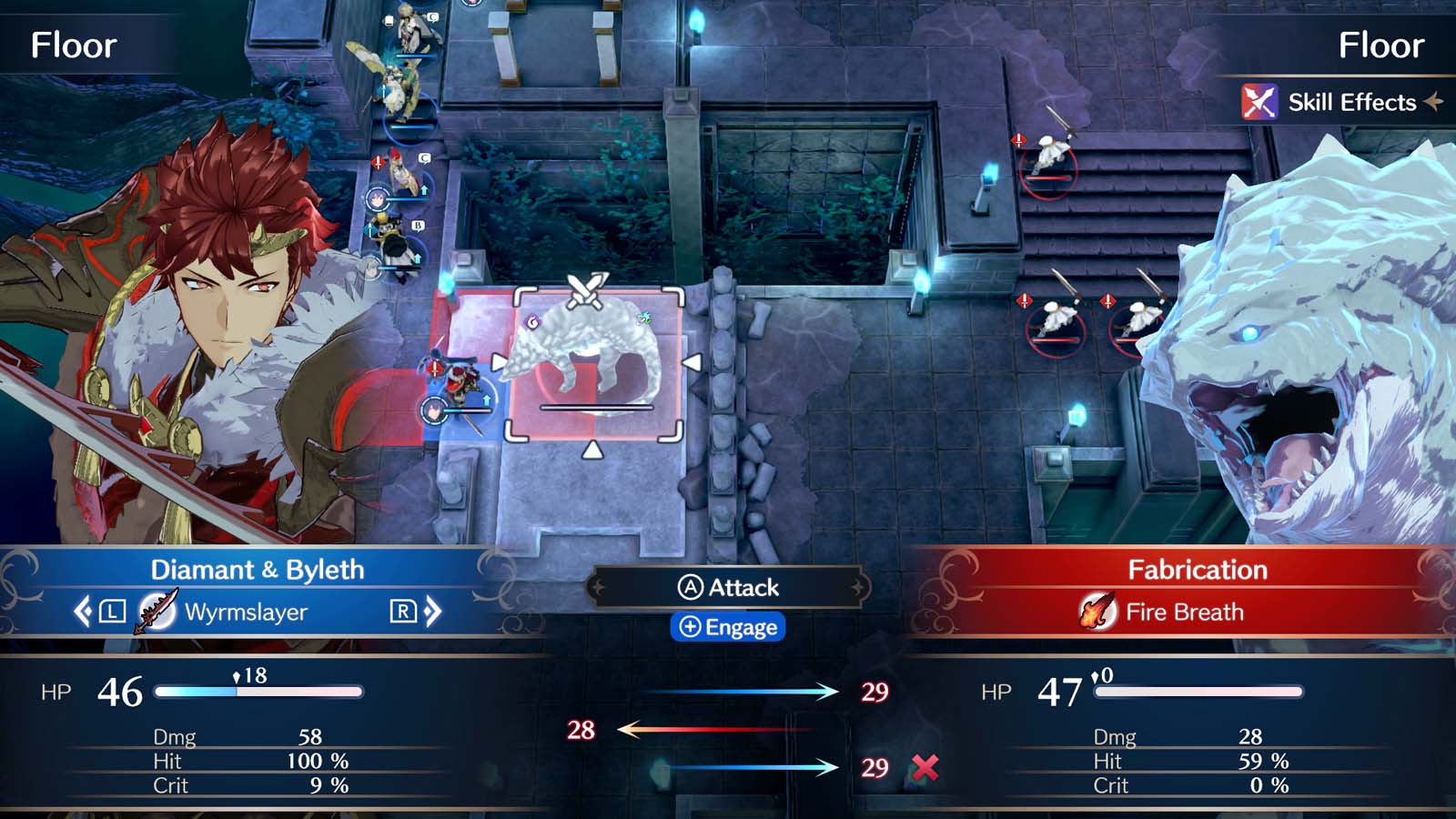Image resolution: width=1456 pixels, height=819 pixels.
Task: Click the blue glowing torch near the stairs
Action: (x=988, y=173)
